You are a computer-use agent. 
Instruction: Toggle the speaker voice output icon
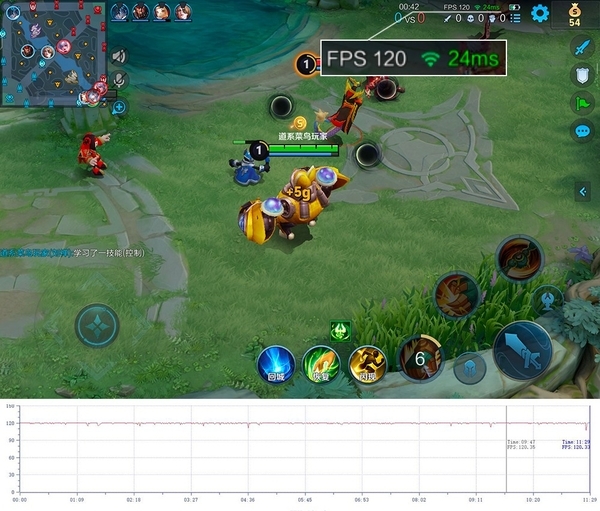pos(119,56)
